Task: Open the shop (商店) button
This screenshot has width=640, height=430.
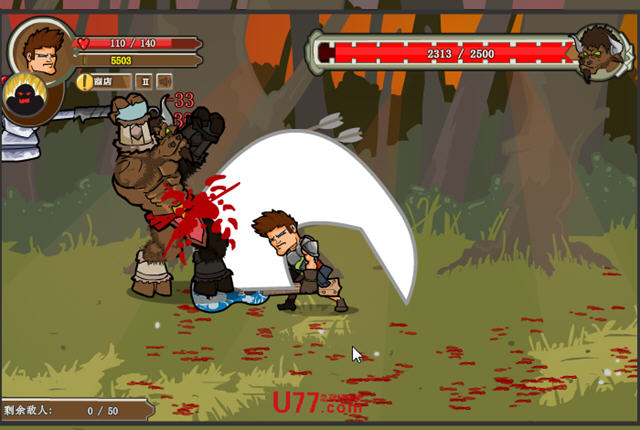Action: (102, 81)
